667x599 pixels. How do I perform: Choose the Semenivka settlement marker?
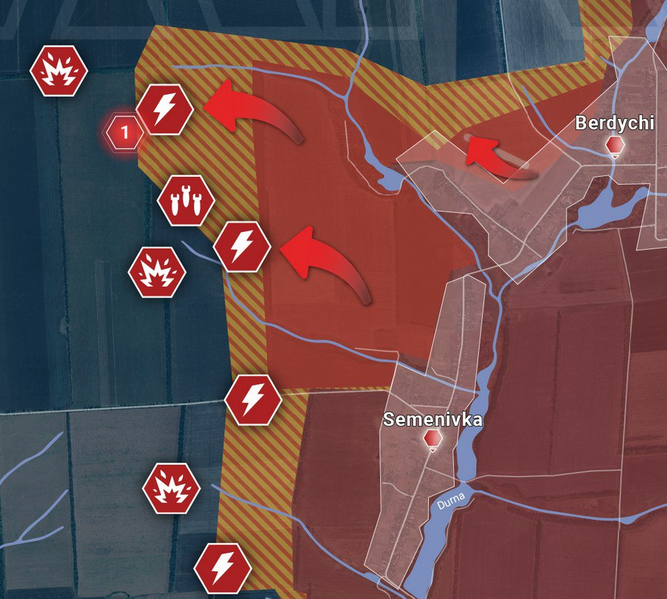coord(433,441)
